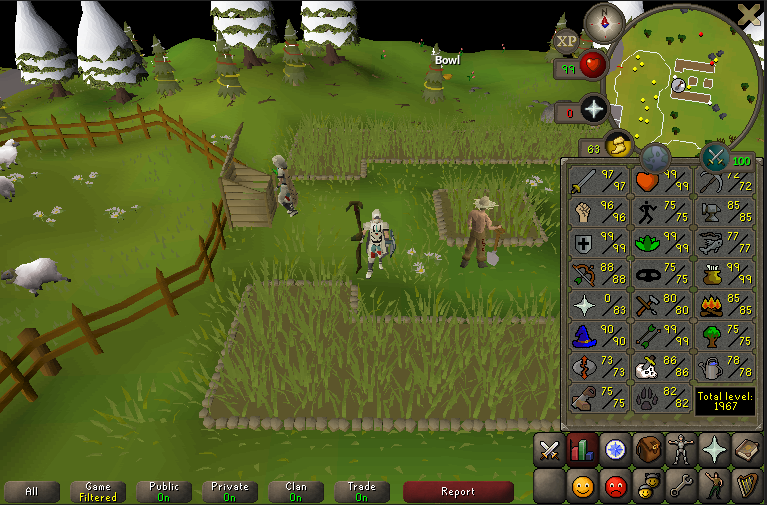Viewport: 767px width, 505px height.
Task: Click the compass to face north
Action: [603, 19]
